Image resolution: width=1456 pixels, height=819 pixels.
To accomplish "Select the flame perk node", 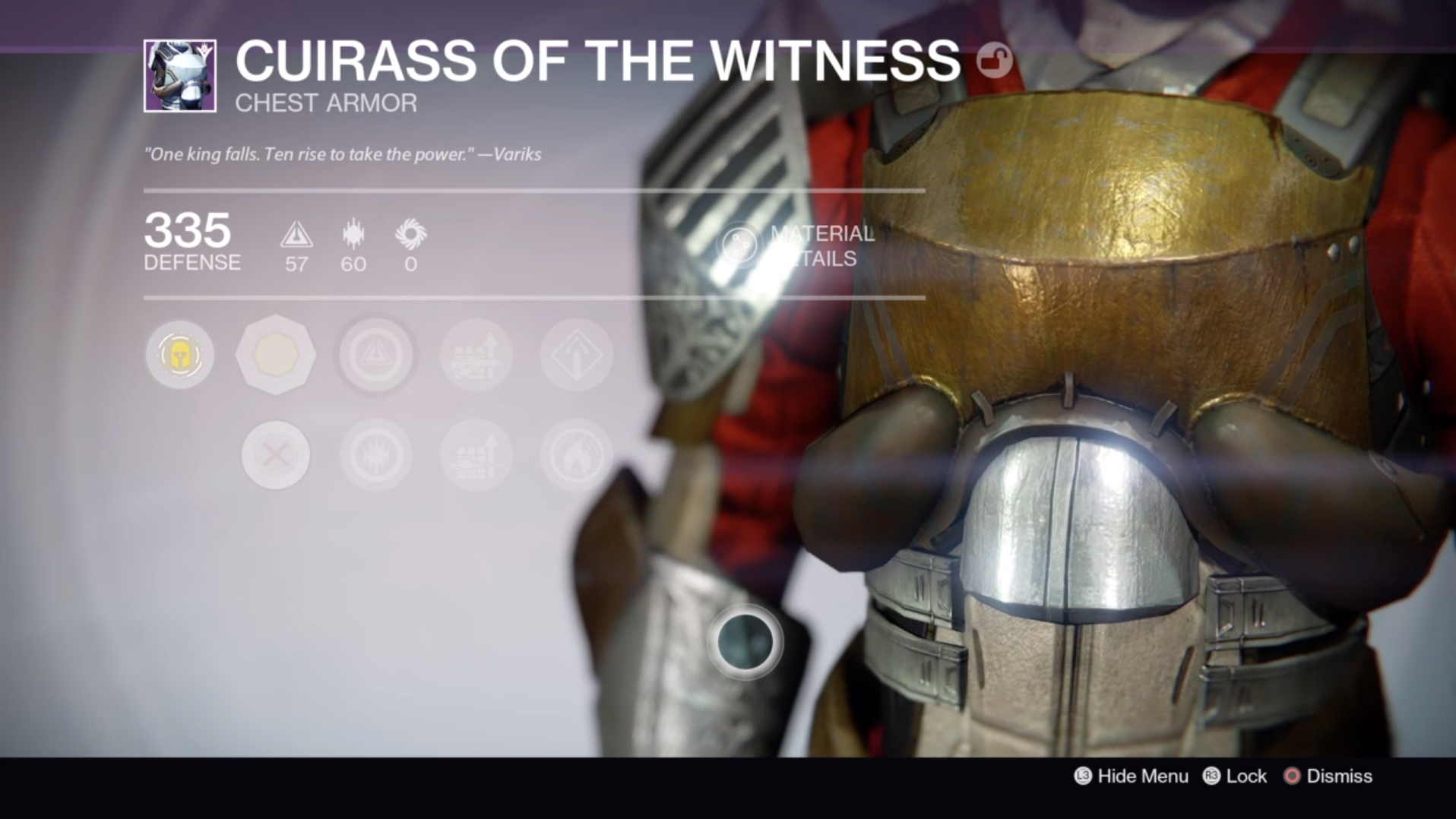I will point(576,455).
